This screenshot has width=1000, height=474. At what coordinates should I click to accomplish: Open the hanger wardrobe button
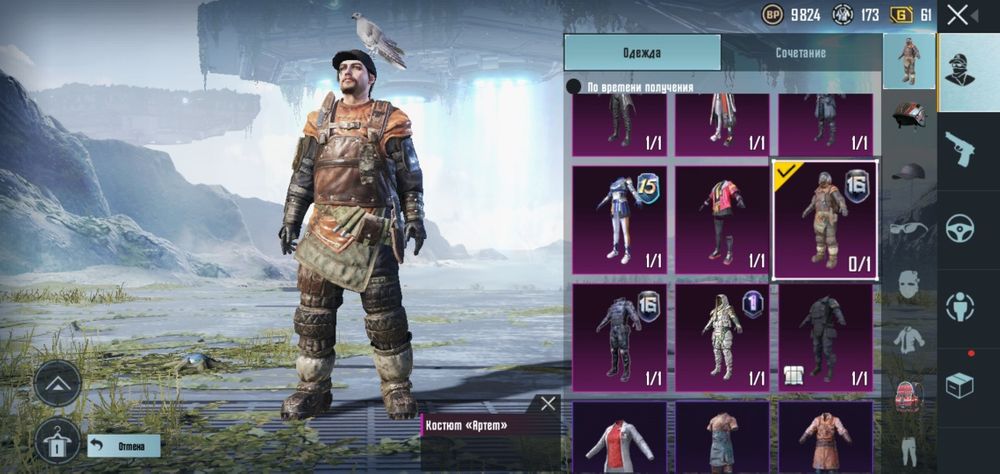pyautogui.click(x=57, y=441)
